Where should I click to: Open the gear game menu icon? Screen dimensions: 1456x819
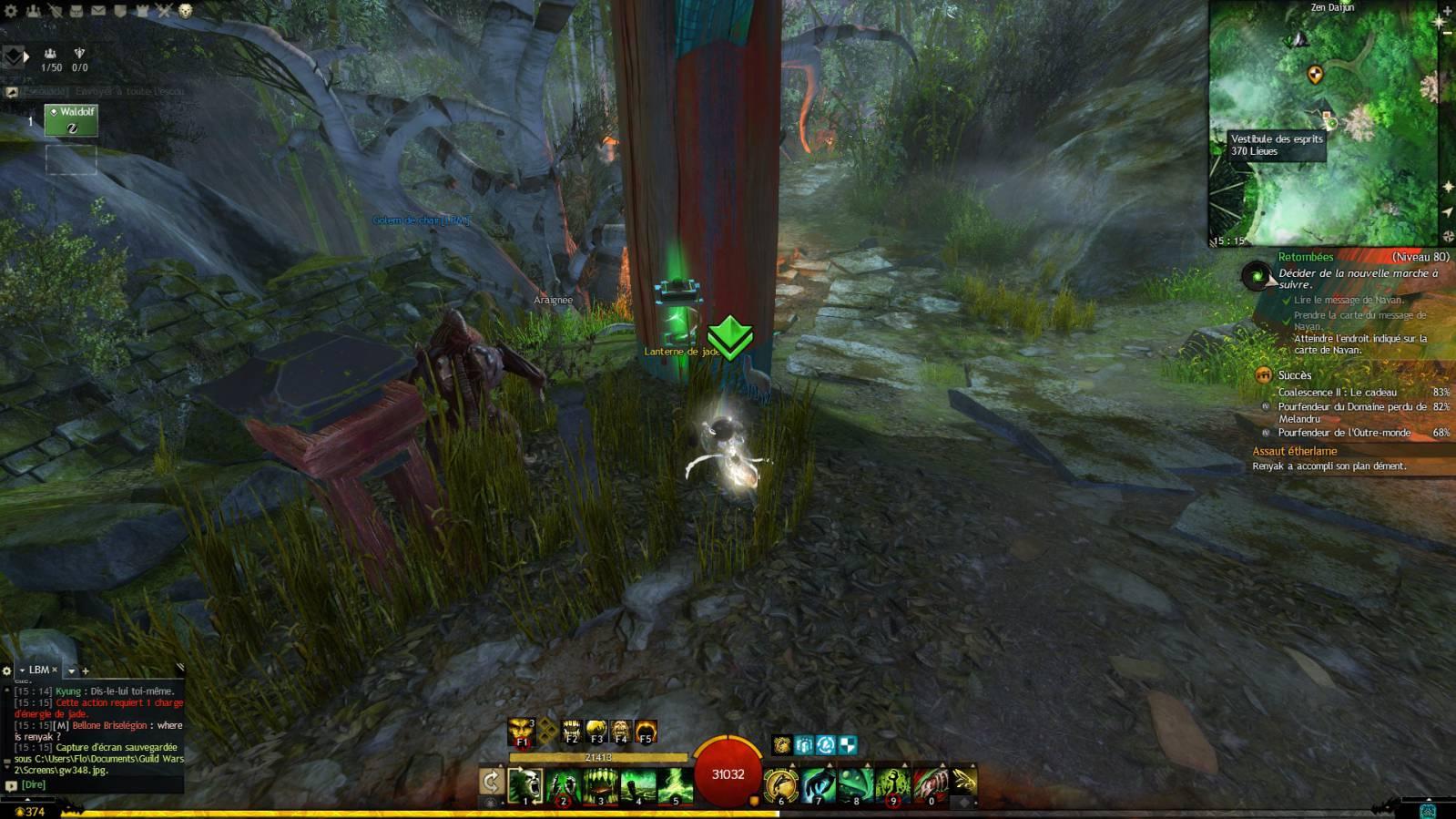click(11, 11)
